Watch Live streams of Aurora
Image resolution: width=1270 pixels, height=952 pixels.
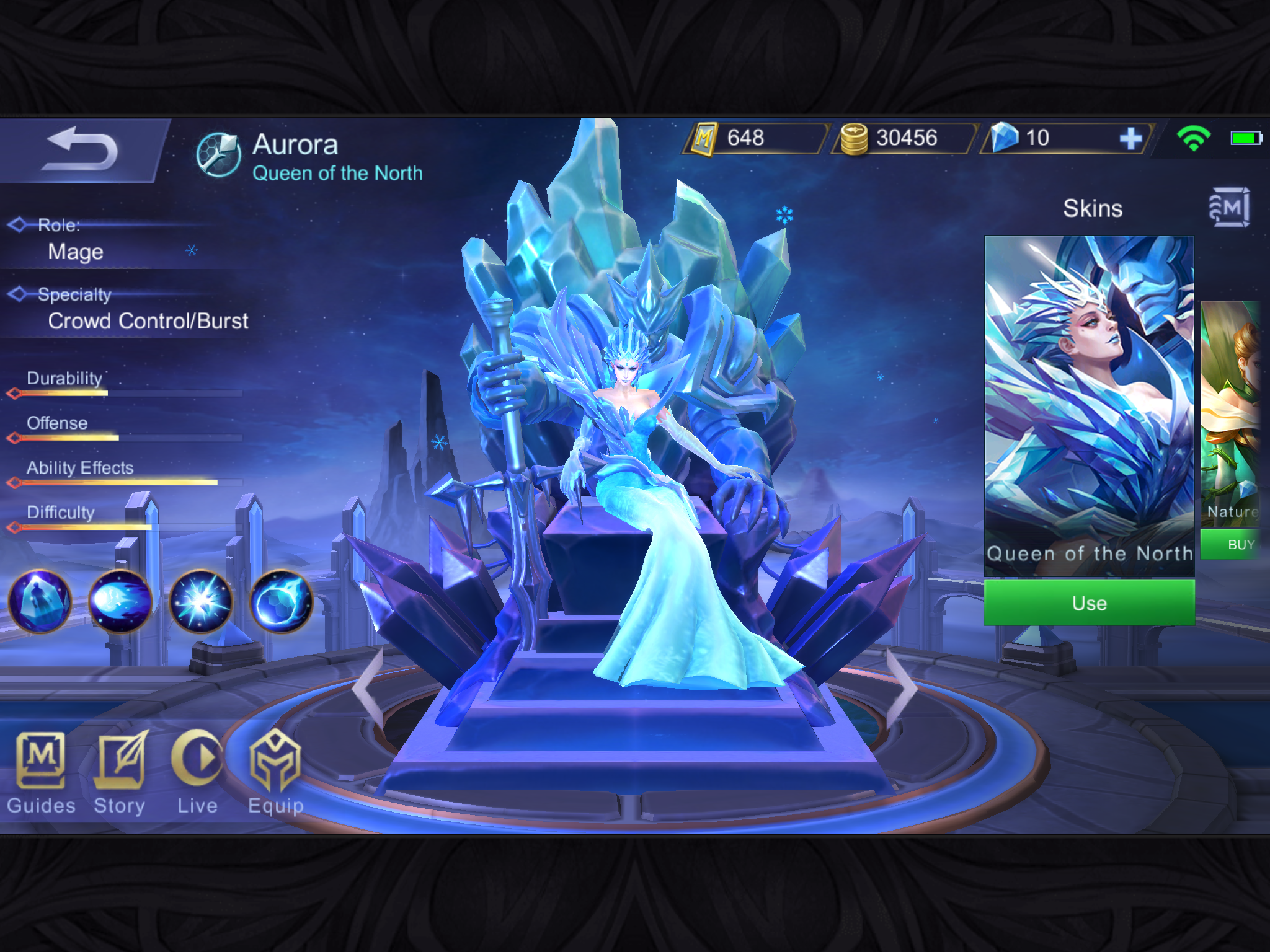coord(197,772)
